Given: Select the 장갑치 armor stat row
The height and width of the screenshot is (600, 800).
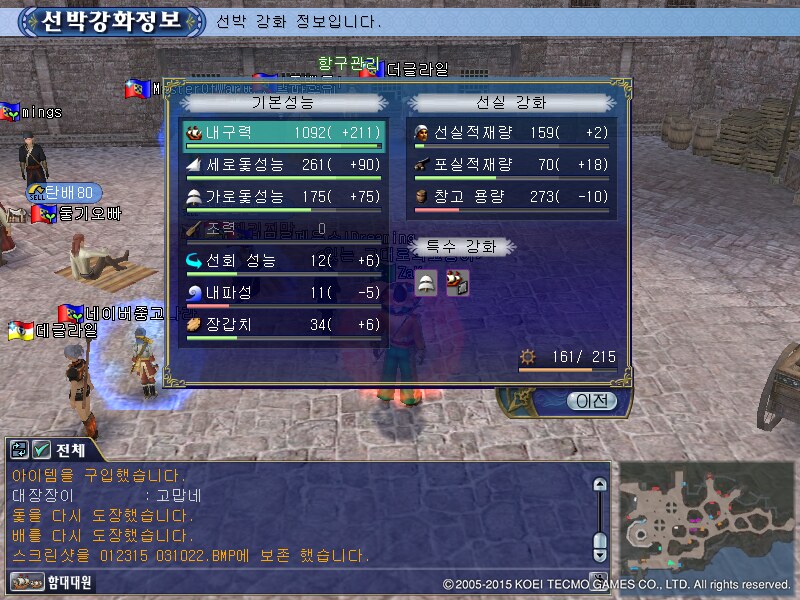Looking at the screenshot, I should (x=284, y=324).
